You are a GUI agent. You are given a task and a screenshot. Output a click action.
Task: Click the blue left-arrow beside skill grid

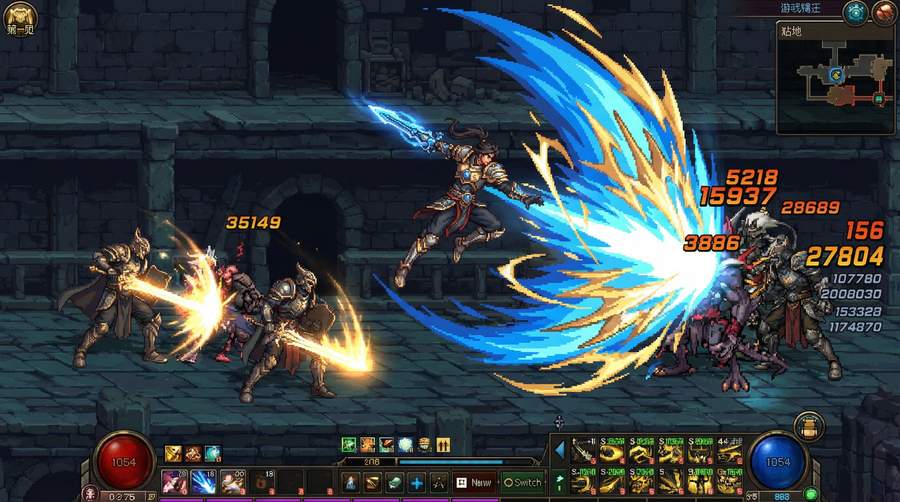tap(559, 450)
